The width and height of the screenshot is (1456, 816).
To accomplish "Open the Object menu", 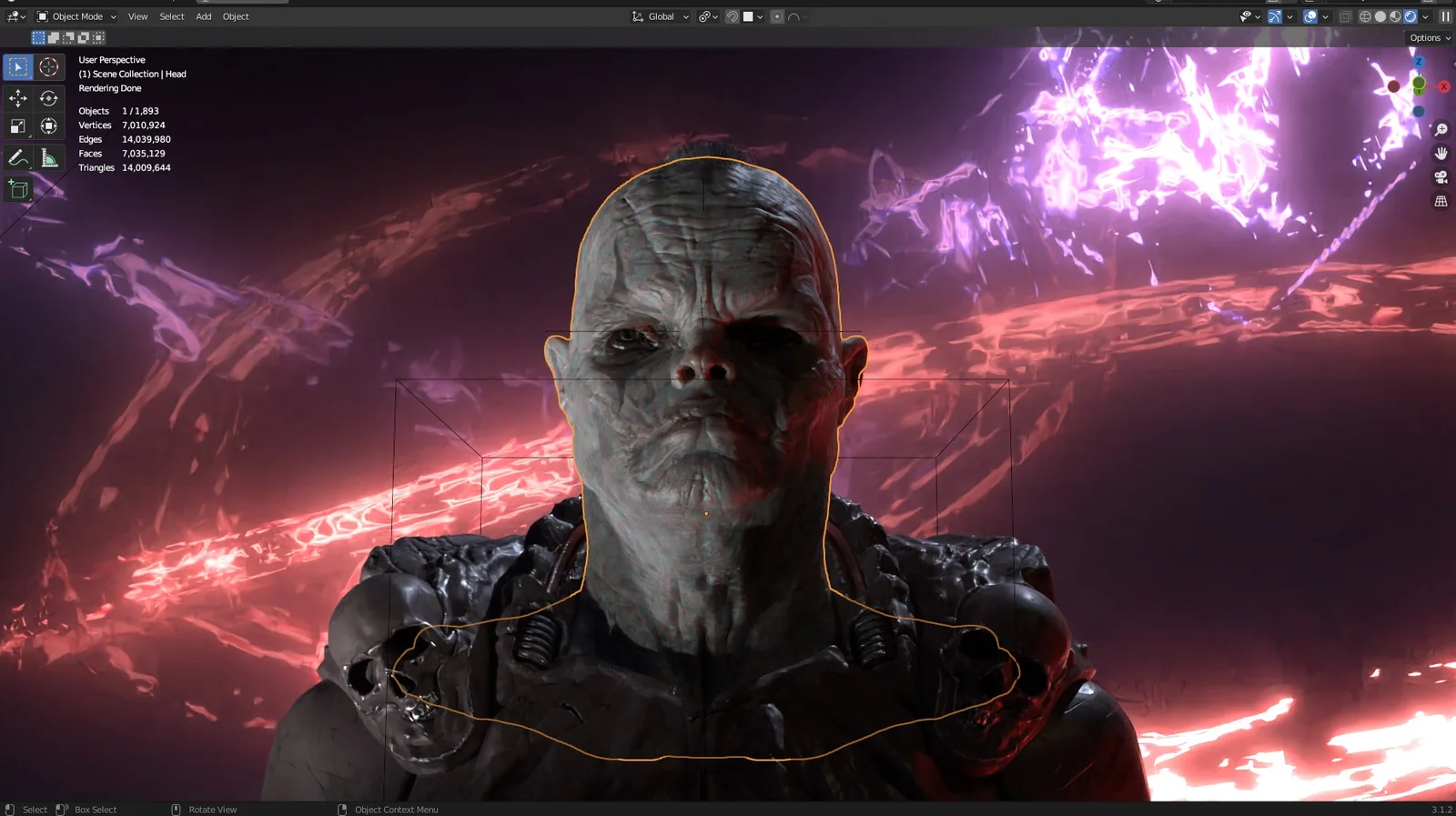I will (235, 15).
